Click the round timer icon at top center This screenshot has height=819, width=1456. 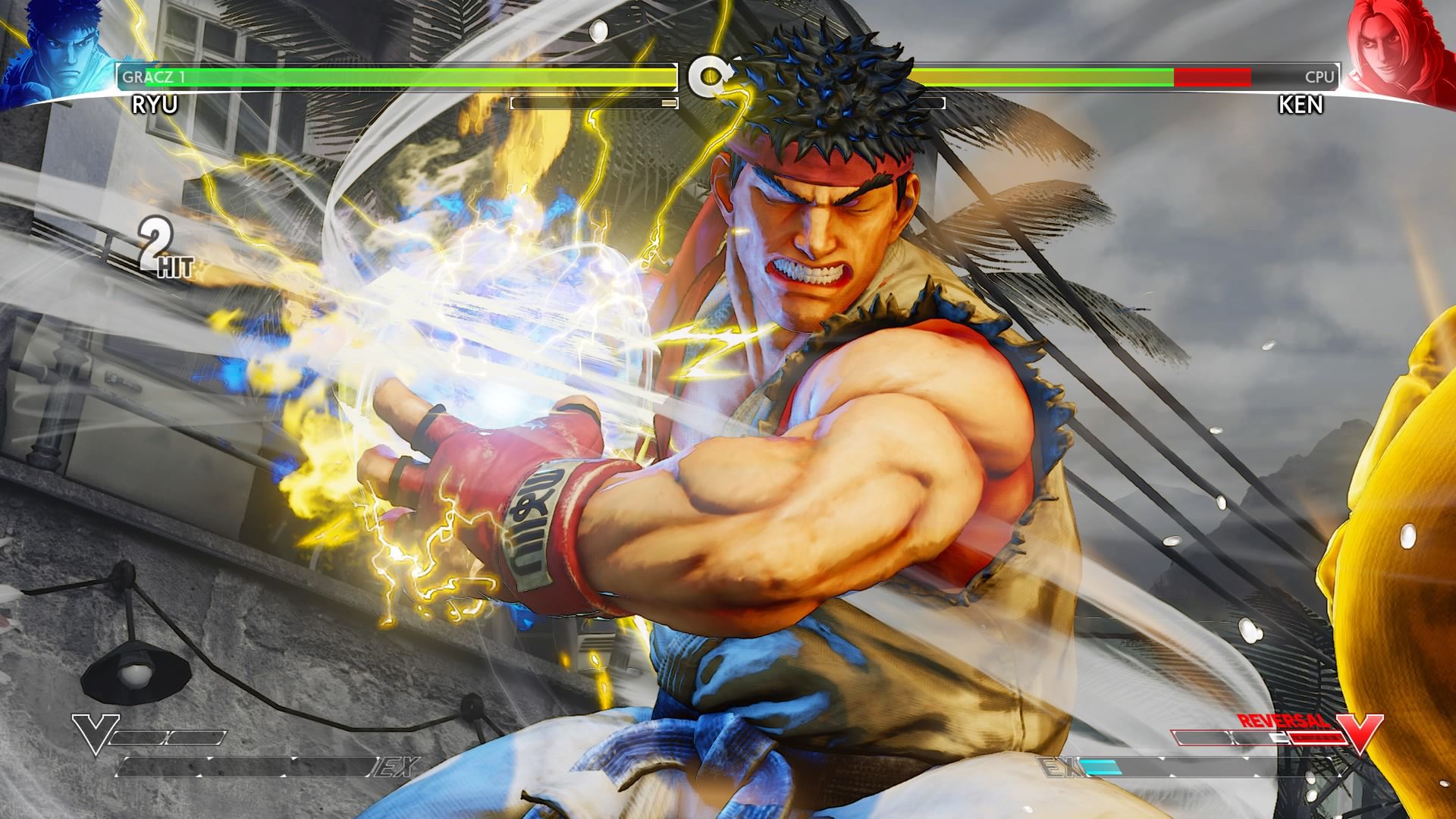(709, 76)
